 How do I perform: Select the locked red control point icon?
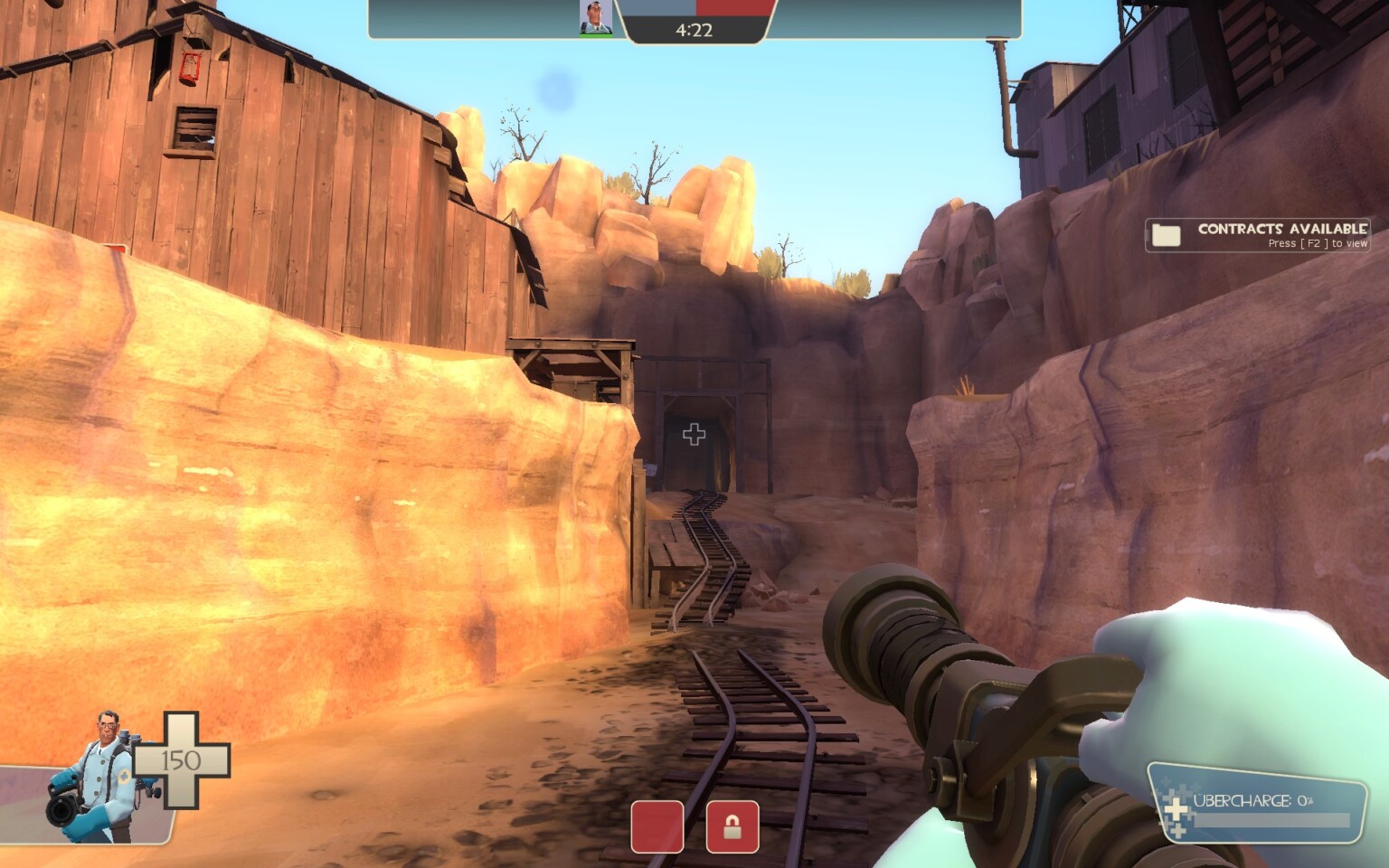point(732,826)
